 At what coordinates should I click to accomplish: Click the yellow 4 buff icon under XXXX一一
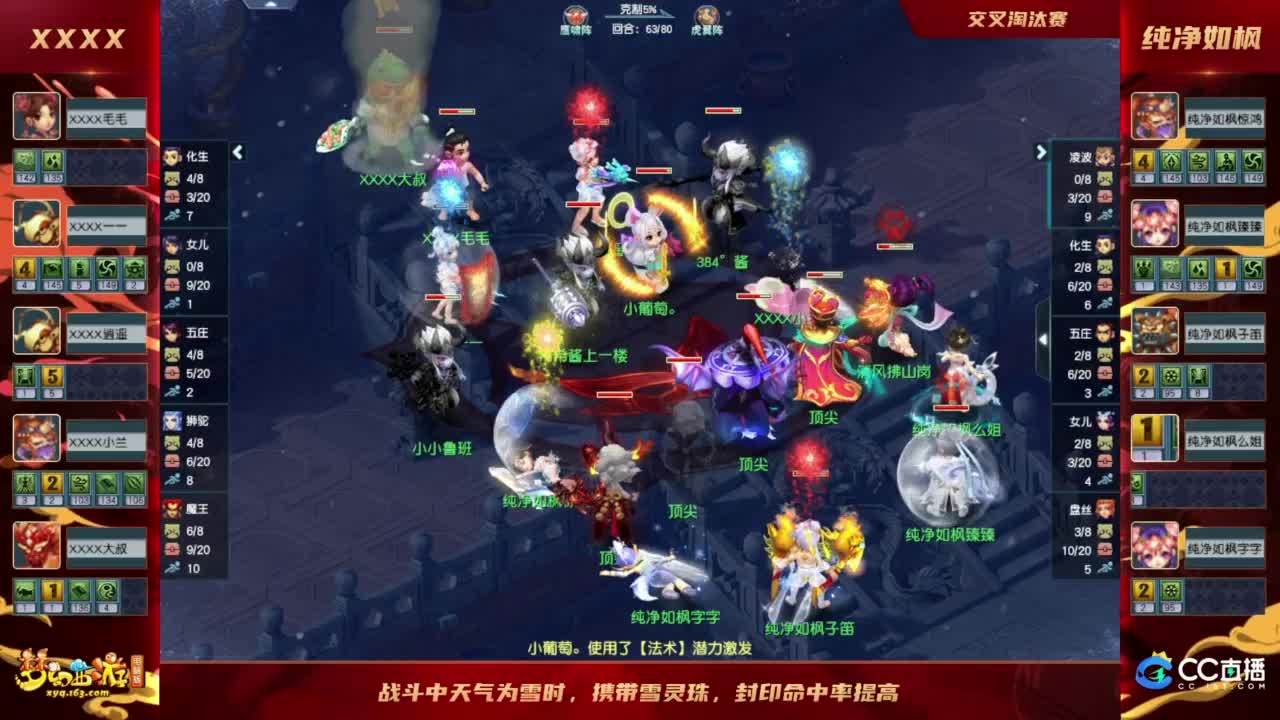[24, 267]
